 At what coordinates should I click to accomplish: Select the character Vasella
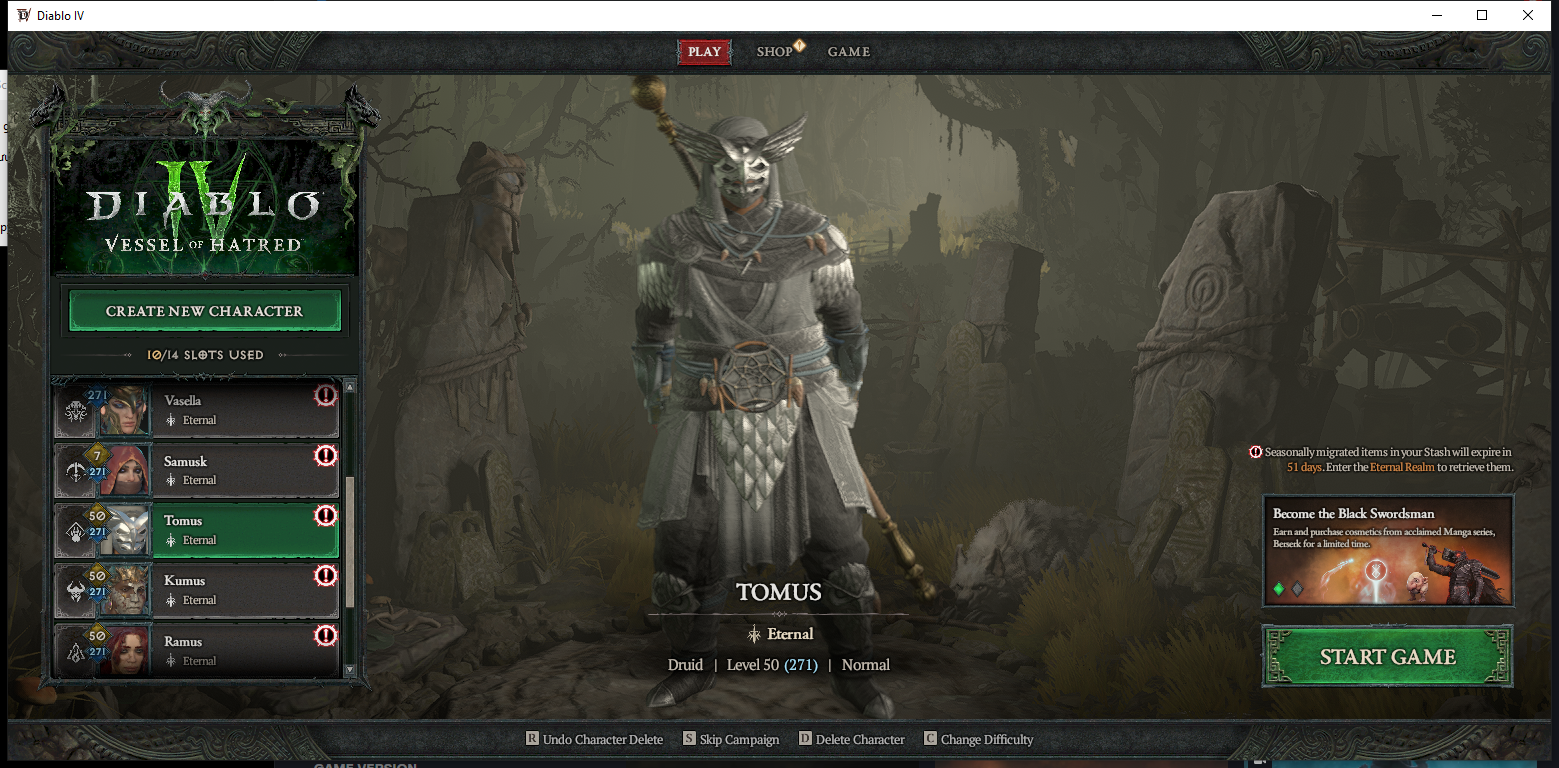pos(240,410)
